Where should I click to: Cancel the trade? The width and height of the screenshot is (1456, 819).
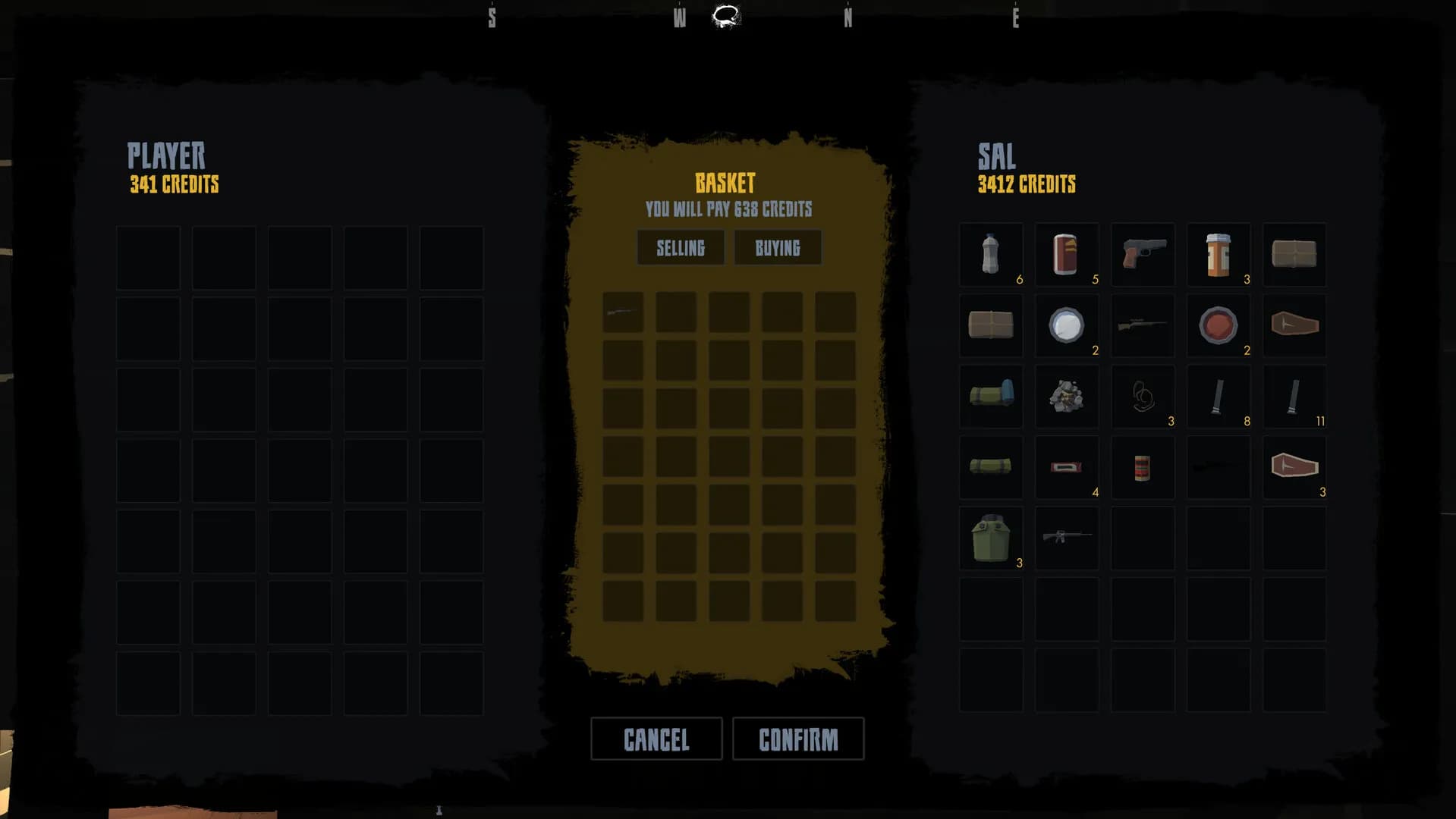(x=656, y=738)
